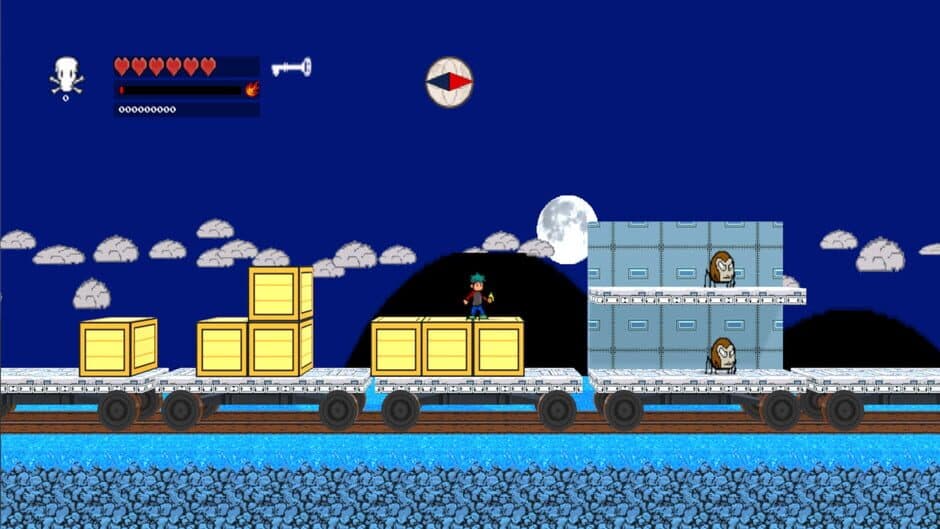The width and height of the screenshot is (940, 529).
Task: Click the fireball icon beside the bar
Action: pos(252,89)
